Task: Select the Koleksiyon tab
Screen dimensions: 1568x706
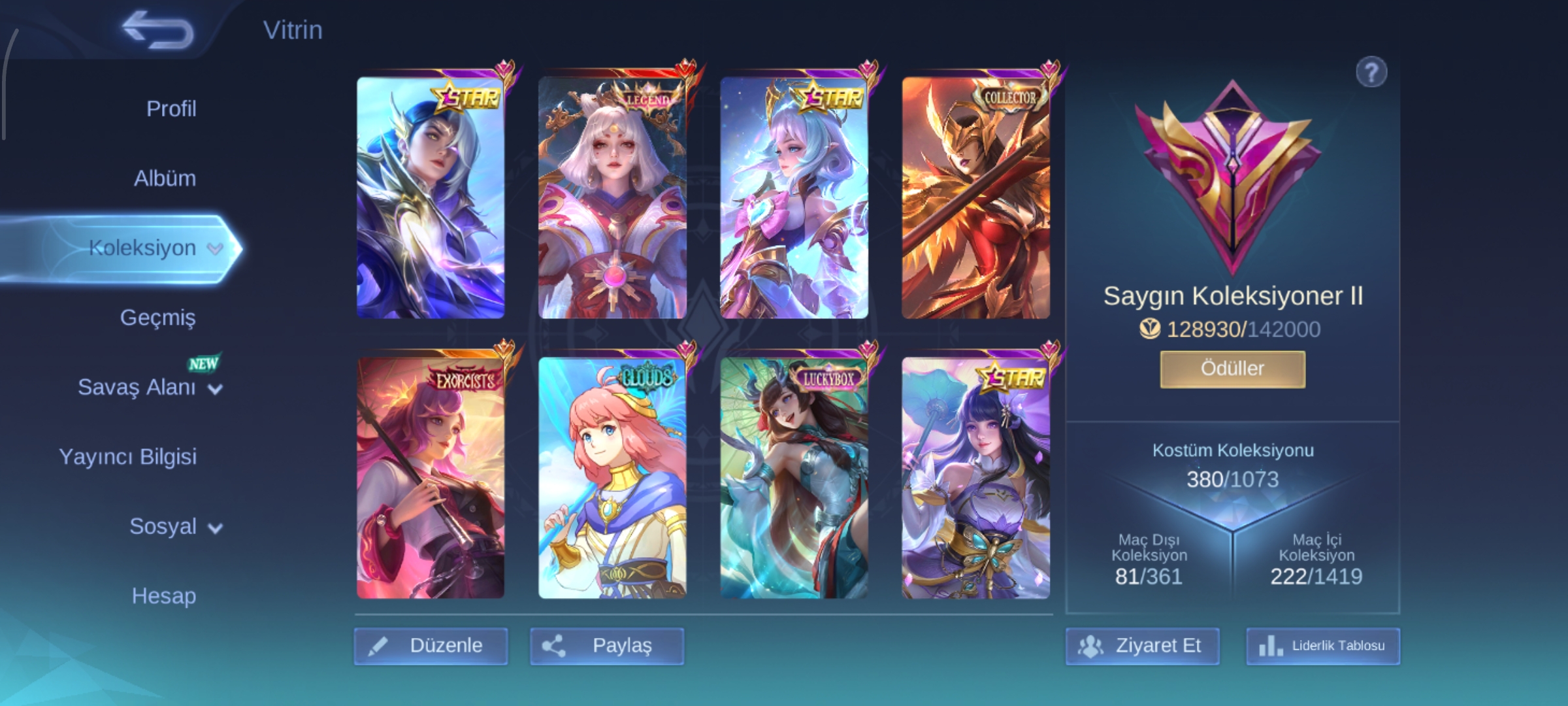Action: coord(142,248)
